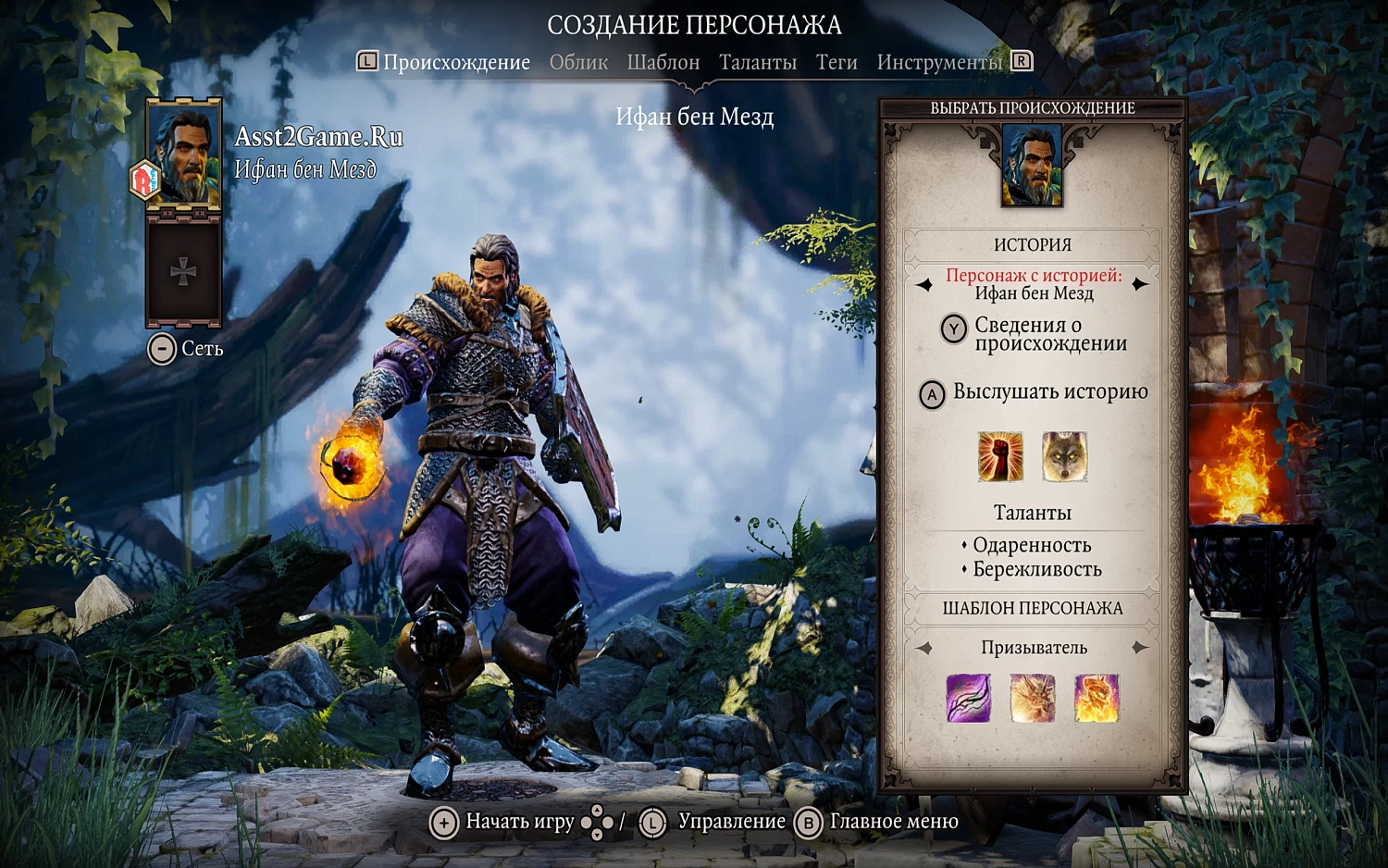Screen dimensions: 1388x868
Task: Click the empty party slot cross icon
Action: (182, 271)
